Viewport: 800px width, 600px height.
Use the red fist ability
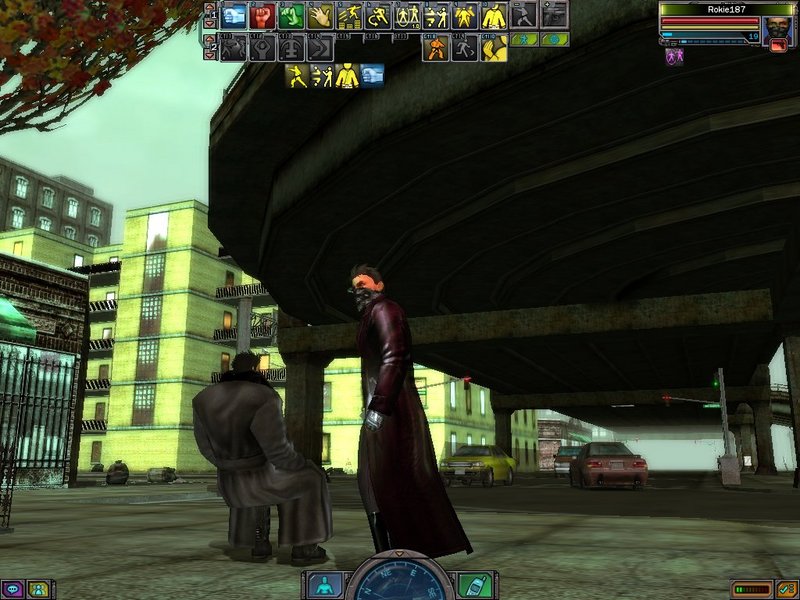263,16
